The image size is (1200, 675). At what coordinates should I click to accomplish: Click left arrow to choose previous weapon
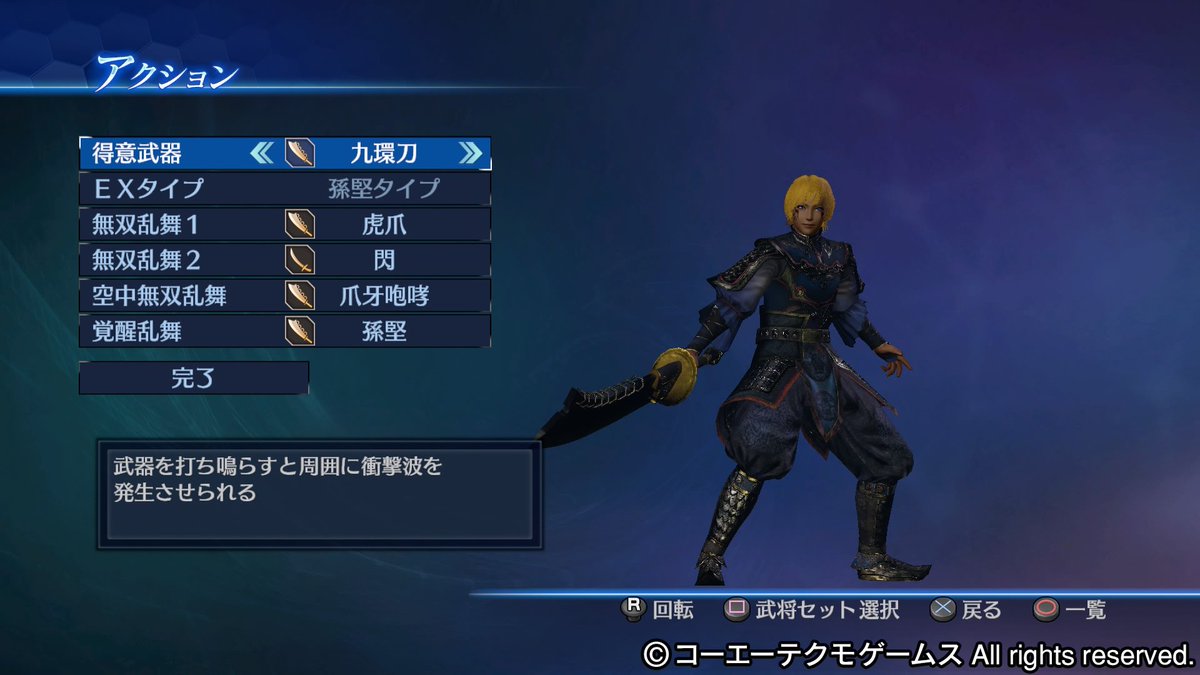point(261,153)
